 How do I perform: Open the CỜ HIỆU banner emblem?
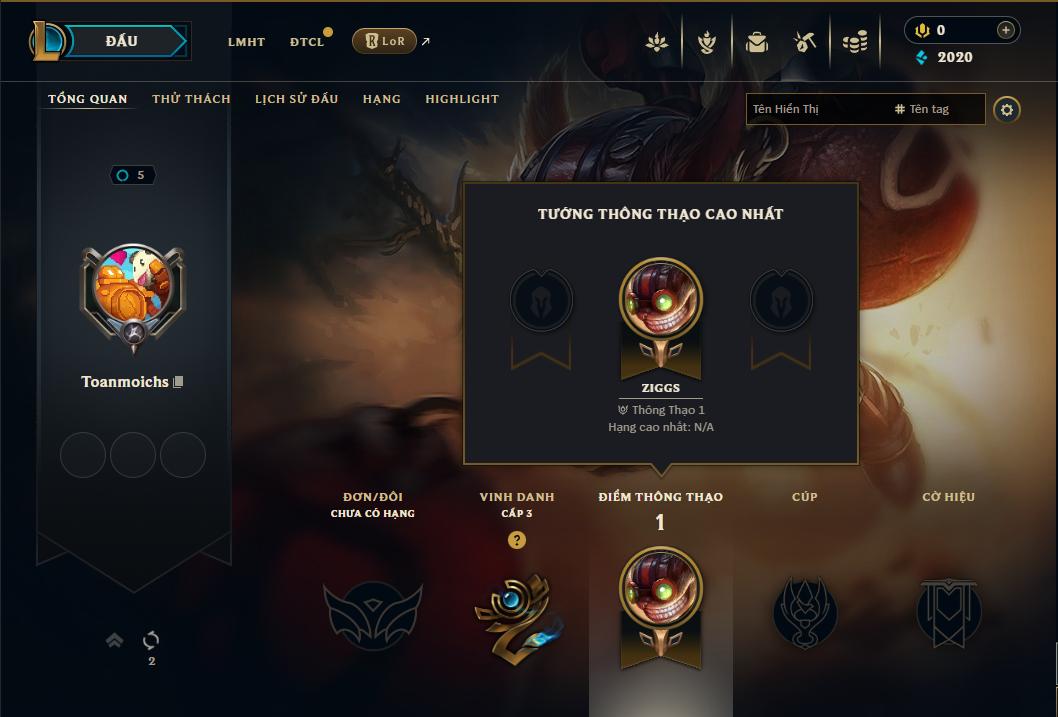(948, 610)
